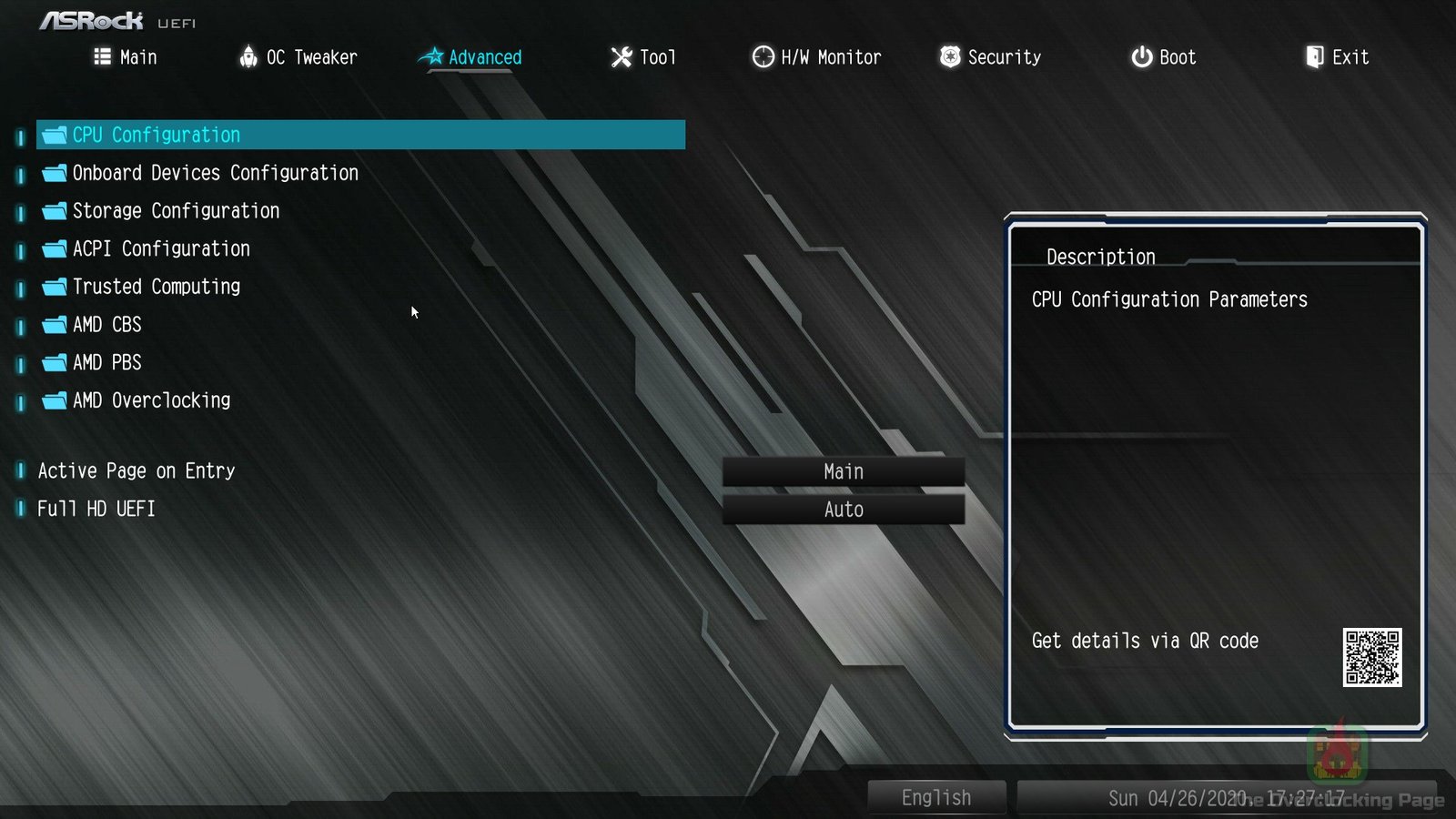
Task: Click the QR code for details
Action: tap(1372, 657)
